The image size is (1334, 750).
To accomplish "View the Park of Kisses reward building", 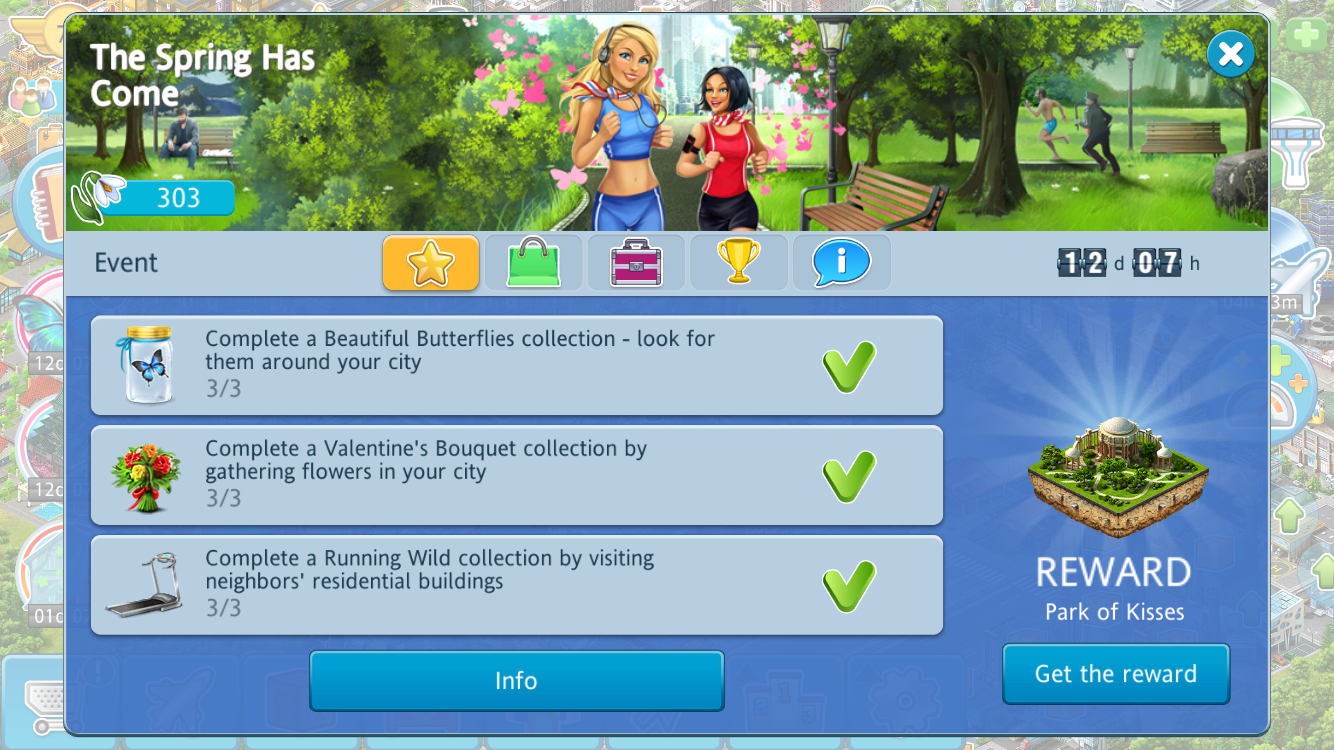I will click(x=1117, y=475).
